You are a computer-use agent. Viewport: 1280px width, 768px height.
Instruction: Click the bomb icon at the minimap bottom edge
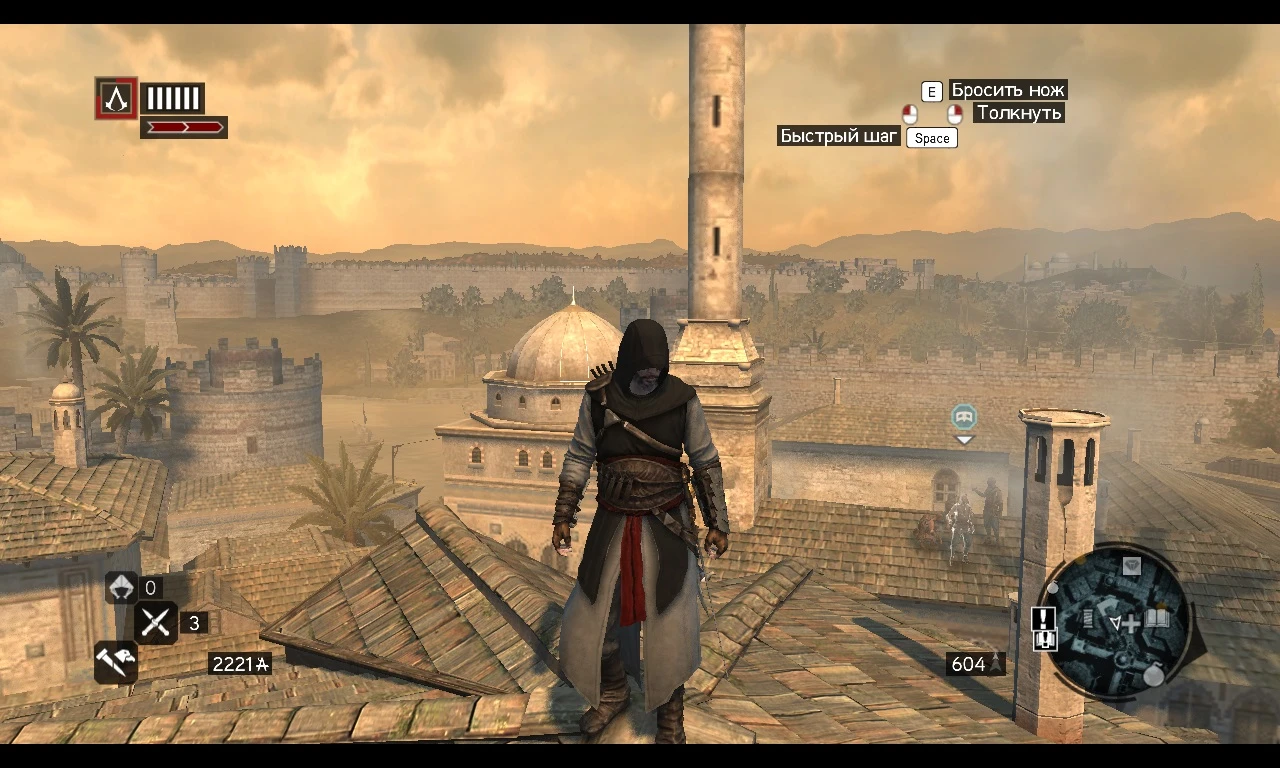pyautogui.click(x=1155, y=674)
